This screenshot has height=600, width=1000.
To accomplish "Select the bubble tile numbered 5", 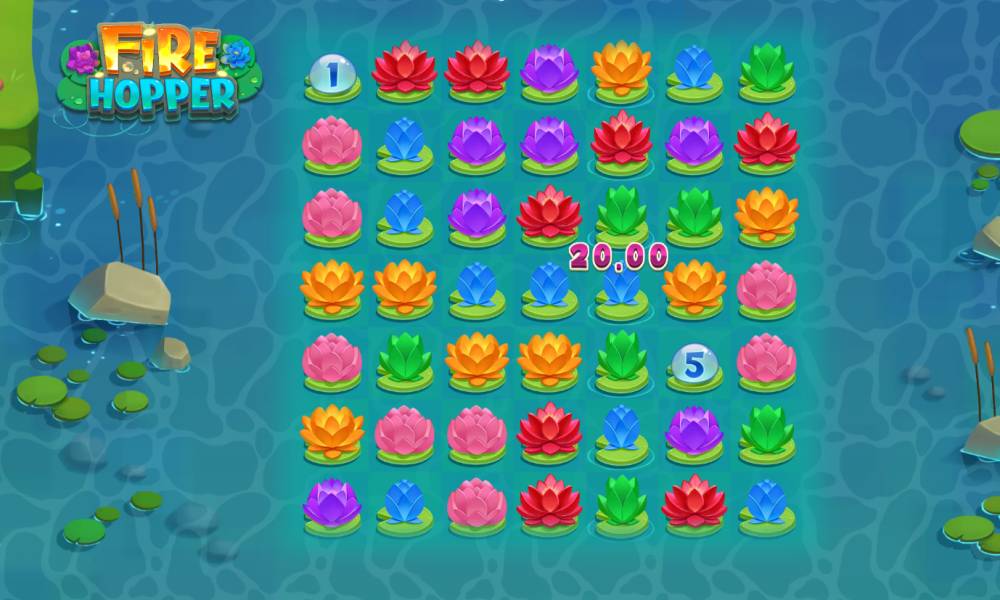I will pos(694,364).
